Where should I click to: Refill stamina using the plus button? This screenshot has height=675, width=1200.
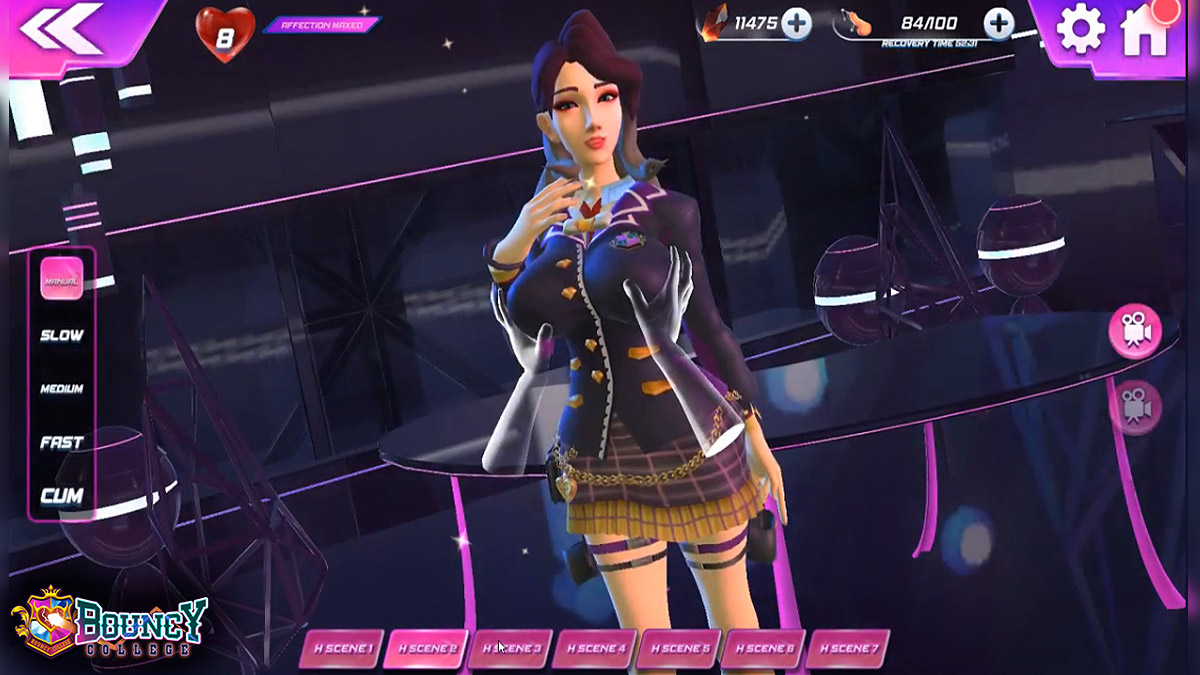(998, 24)
